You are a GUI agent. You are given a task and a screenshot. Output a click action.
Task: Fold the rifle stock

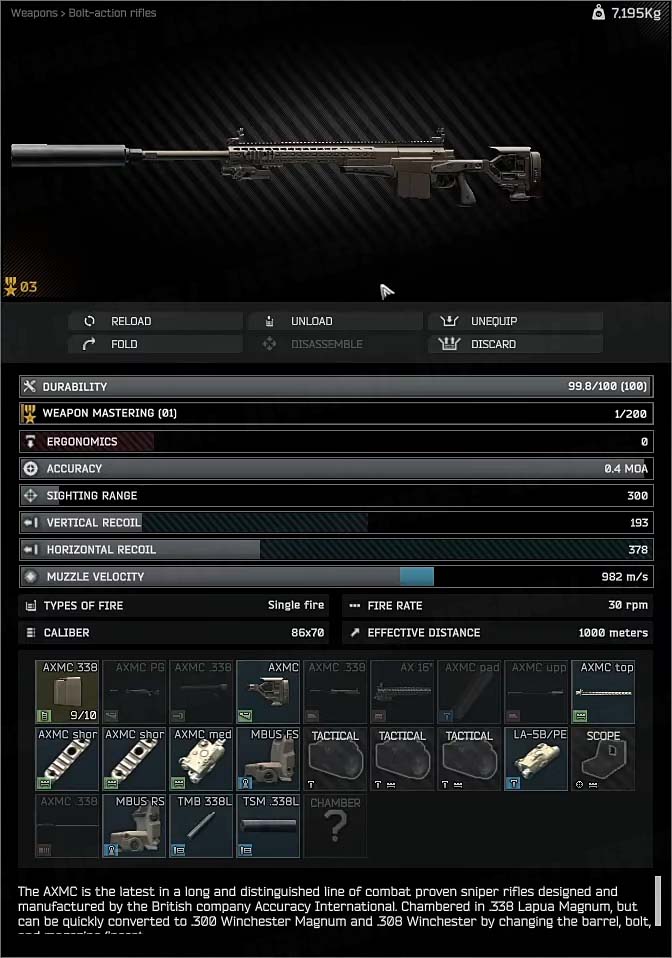pos(155,344)
